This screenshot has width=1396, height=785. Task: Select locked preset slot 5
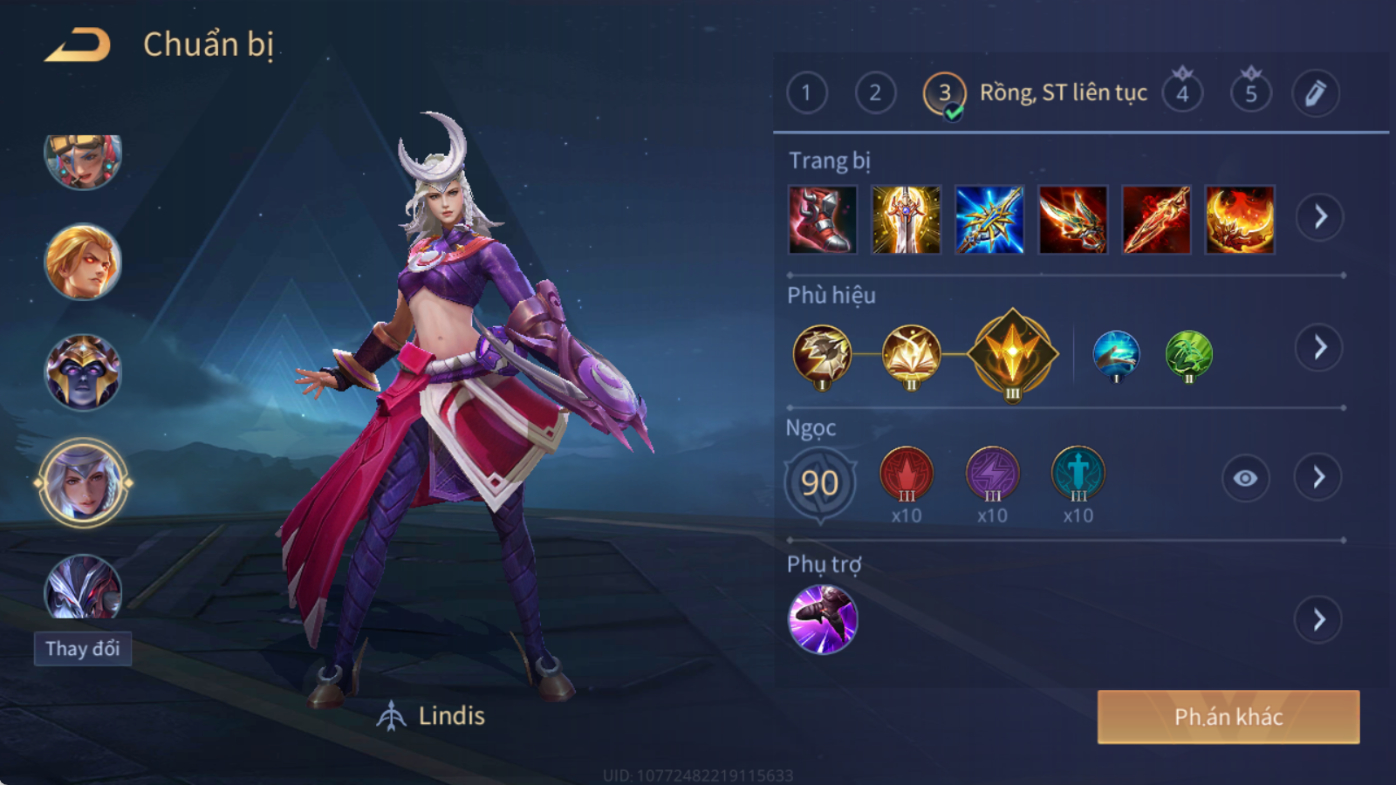coord(1250,94)
